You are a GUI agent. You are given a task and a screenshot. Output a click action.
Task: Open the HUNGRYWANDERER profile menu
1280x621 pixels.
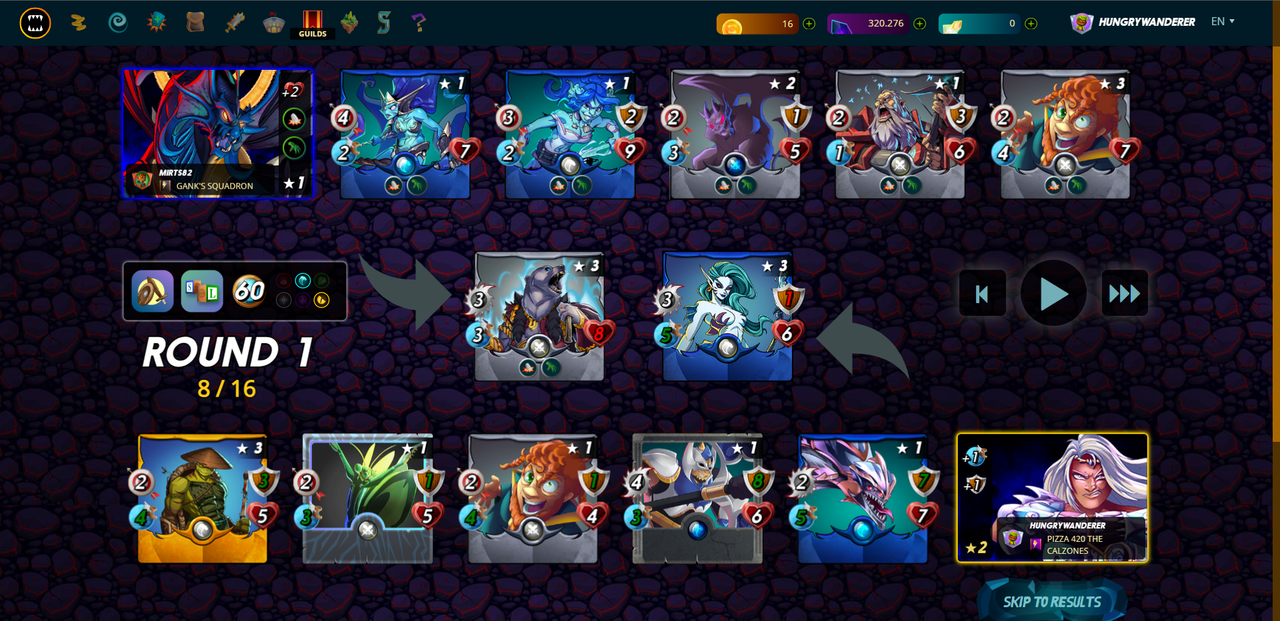click(x=1133, y=22)
